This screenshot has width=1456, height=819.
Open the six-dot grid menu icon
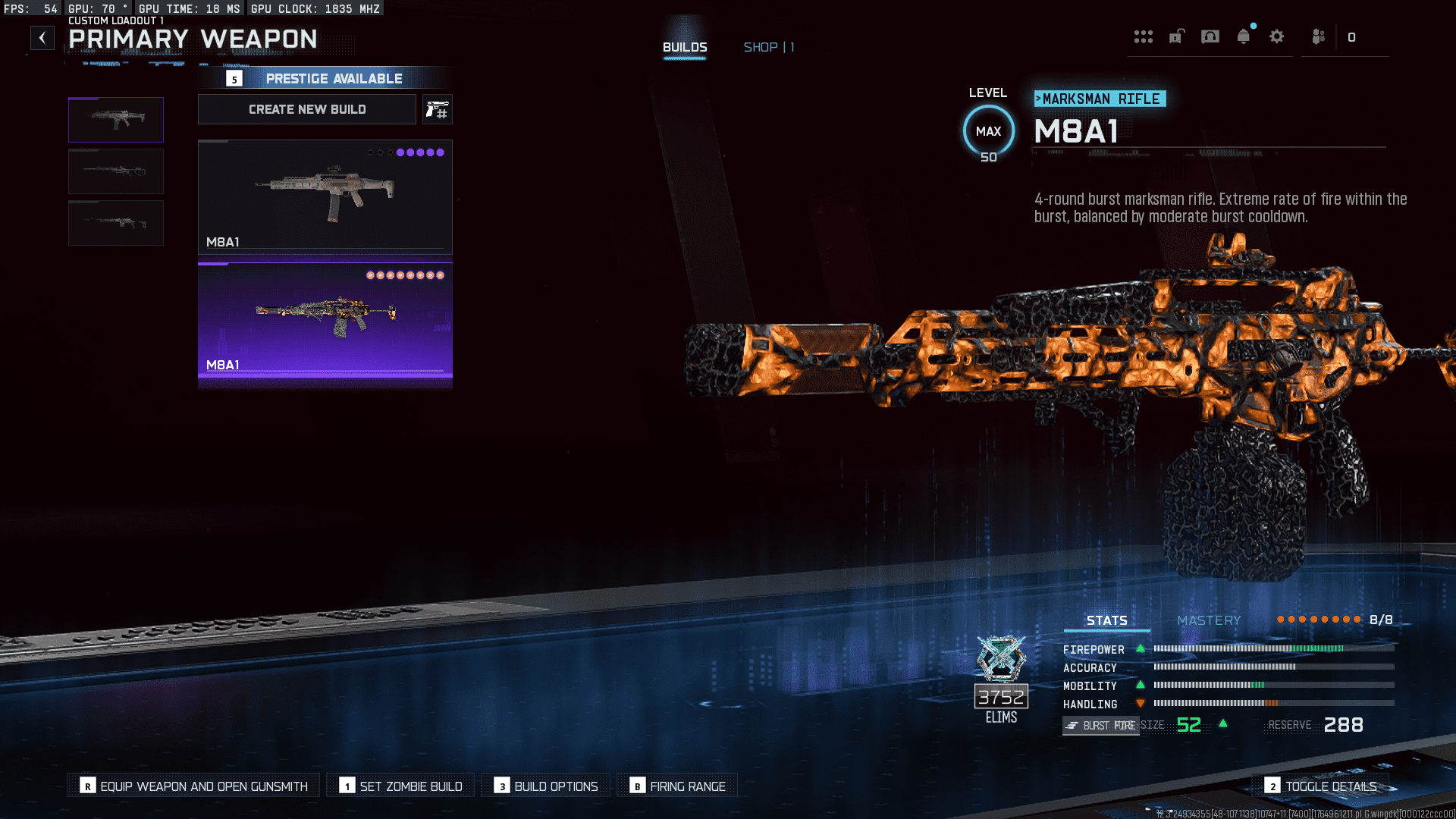click(x=1144, y=36)
